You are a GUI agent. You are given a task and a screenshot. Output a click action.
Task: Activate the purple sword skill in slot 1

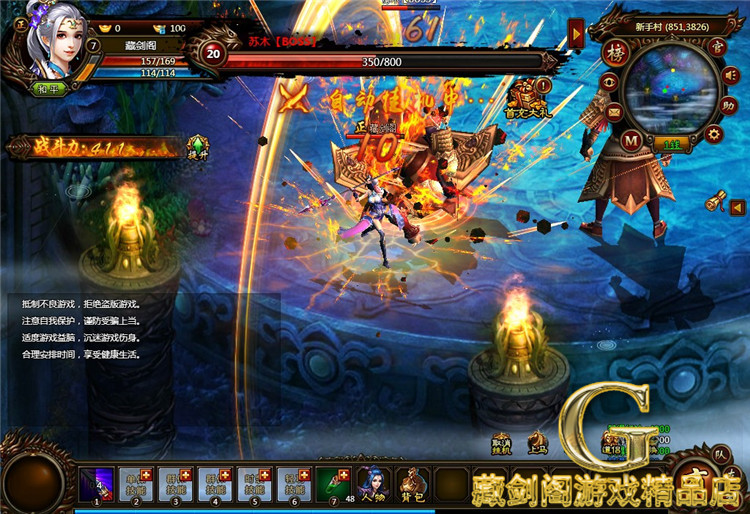click(x=95, y=484)
